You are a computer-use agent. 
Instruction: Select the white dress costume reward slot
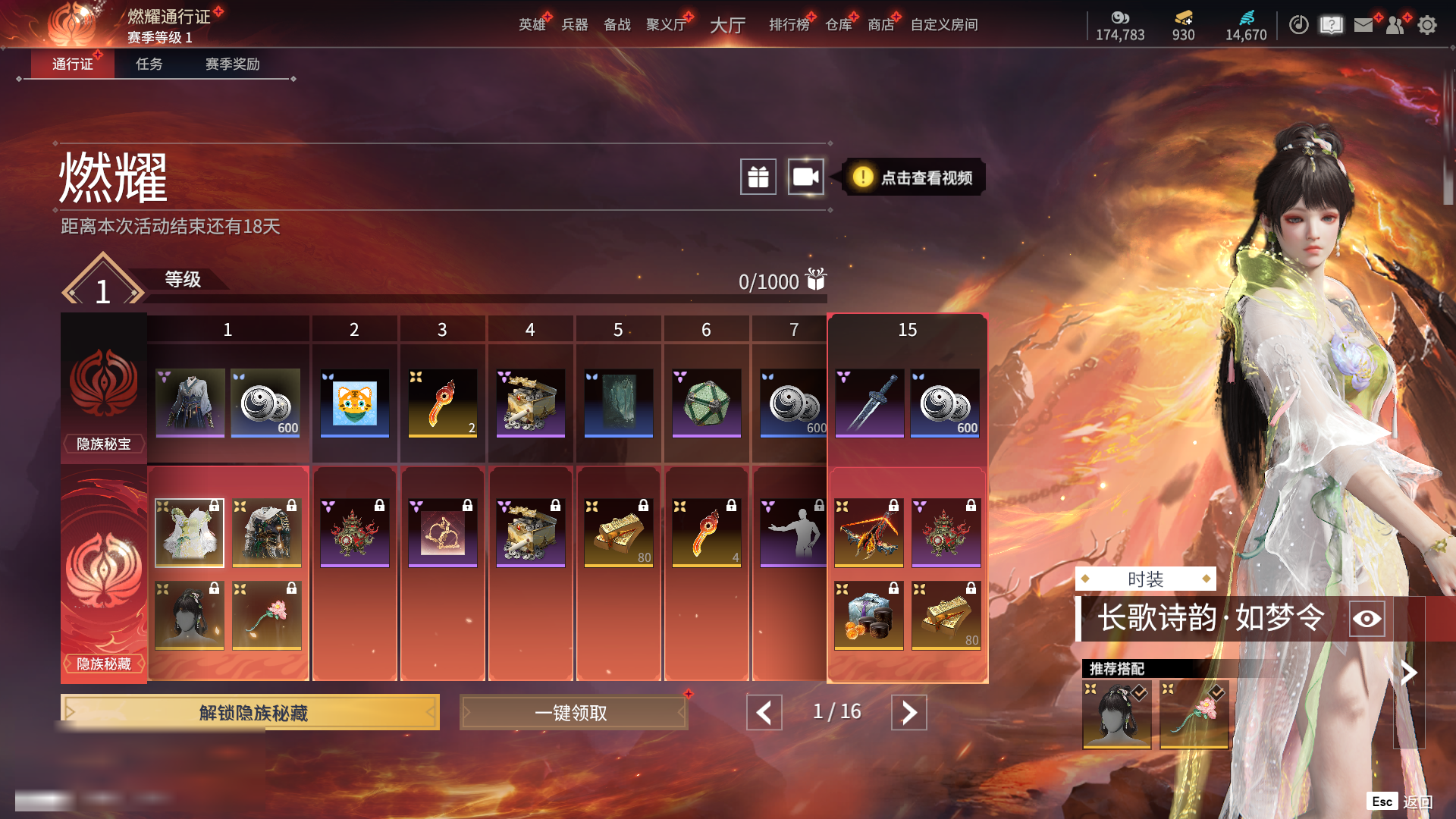tap(190, 532)
